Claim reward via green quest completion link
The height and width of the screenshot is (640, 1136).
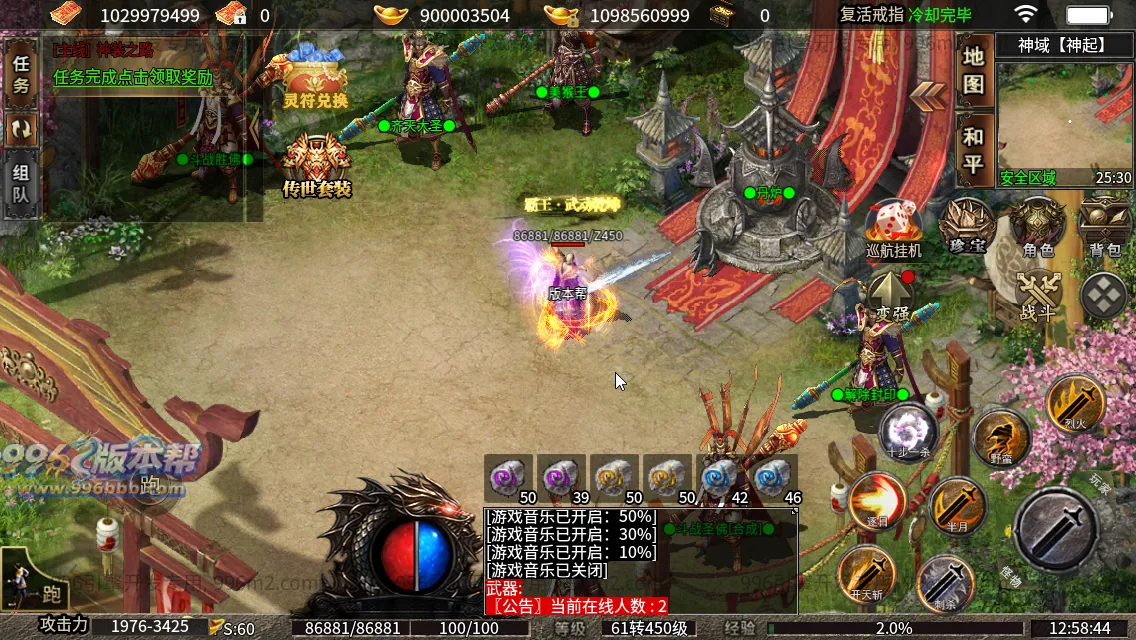coord(133,77)
